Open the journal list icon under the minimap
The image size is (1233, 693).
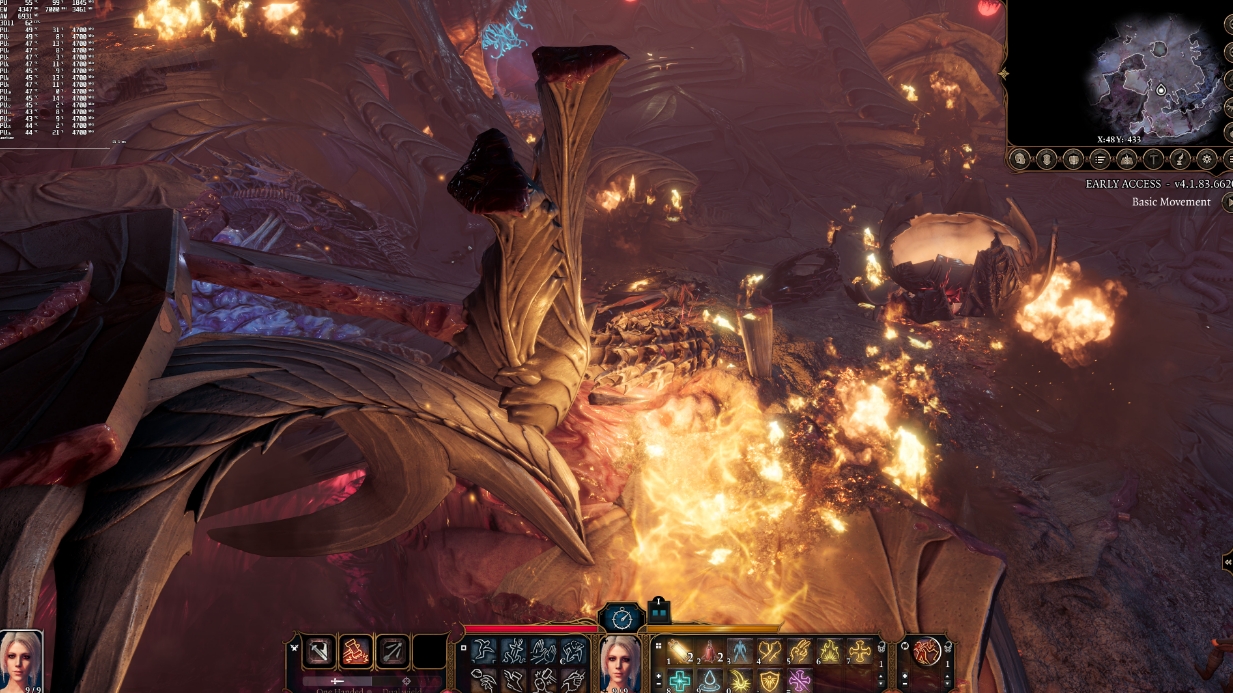(x=1100, y=159)
